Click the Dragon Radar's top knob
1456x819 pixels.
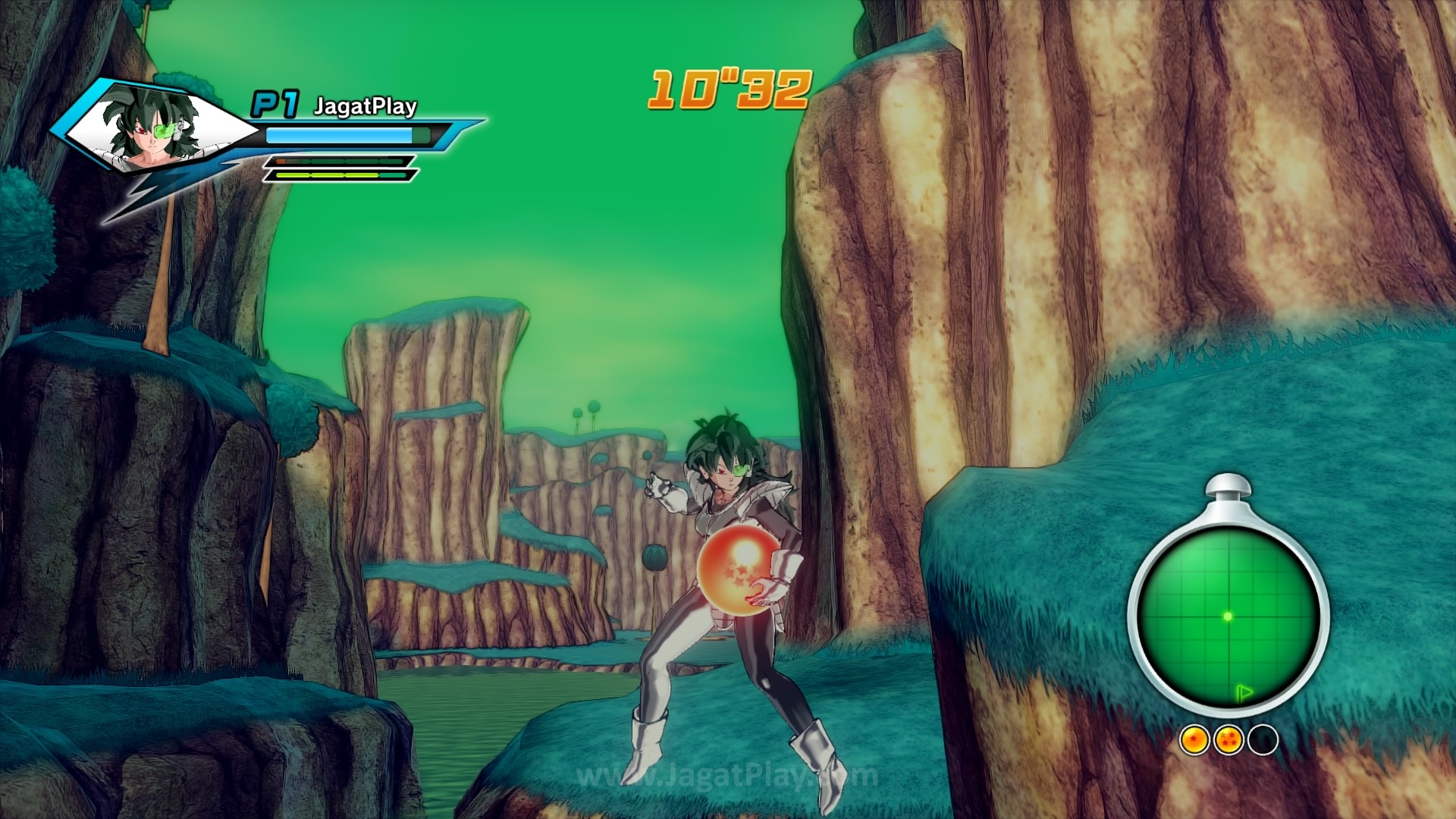[1227, 486]
